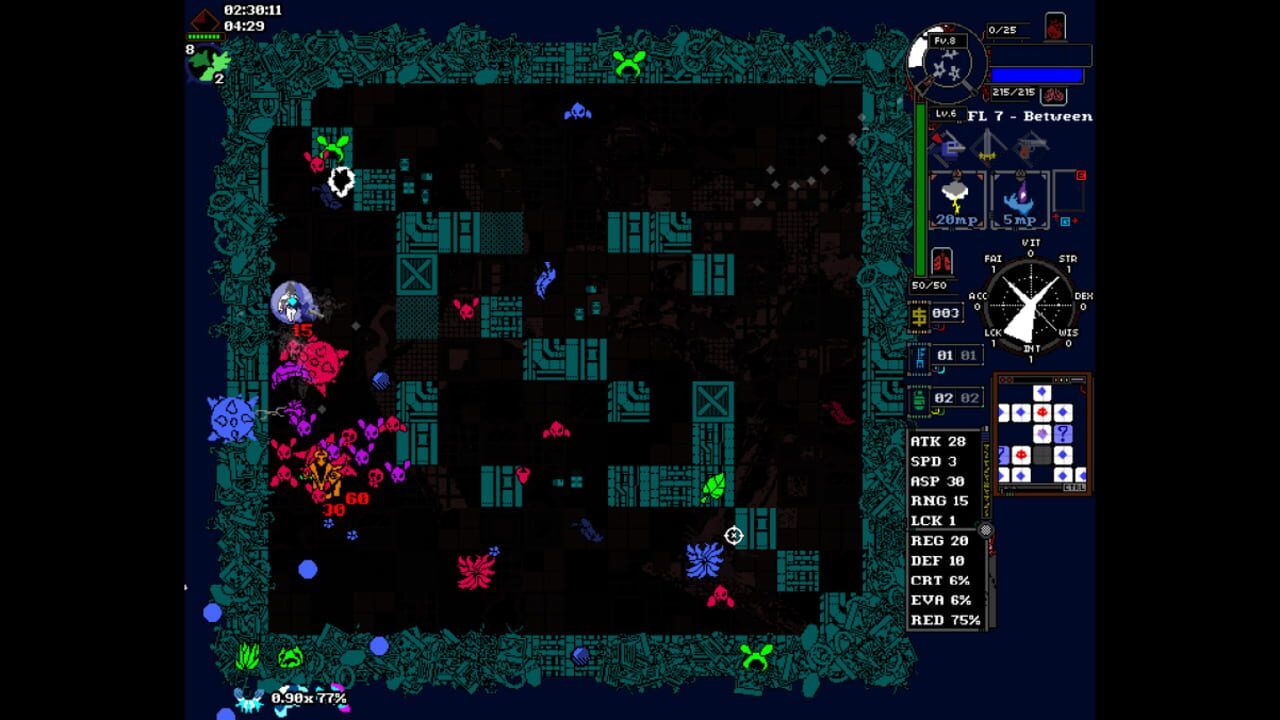Screen dimensions: 1280x720
Task: Open the Lv.6 level badge
Action: (949, 113)
